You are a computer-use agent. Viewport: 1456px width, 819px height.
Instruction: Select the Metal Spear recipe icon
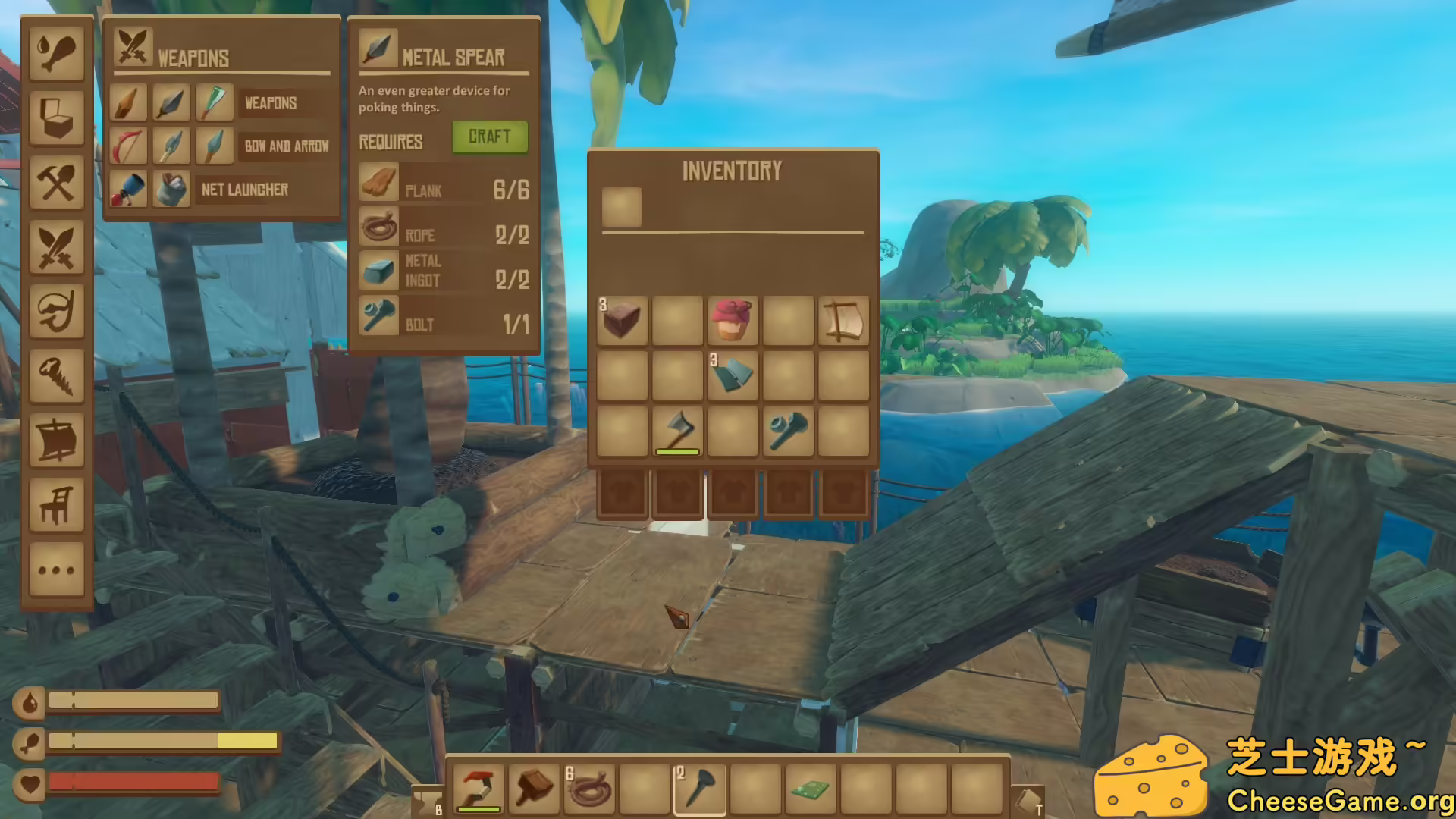tap(171, 102)
